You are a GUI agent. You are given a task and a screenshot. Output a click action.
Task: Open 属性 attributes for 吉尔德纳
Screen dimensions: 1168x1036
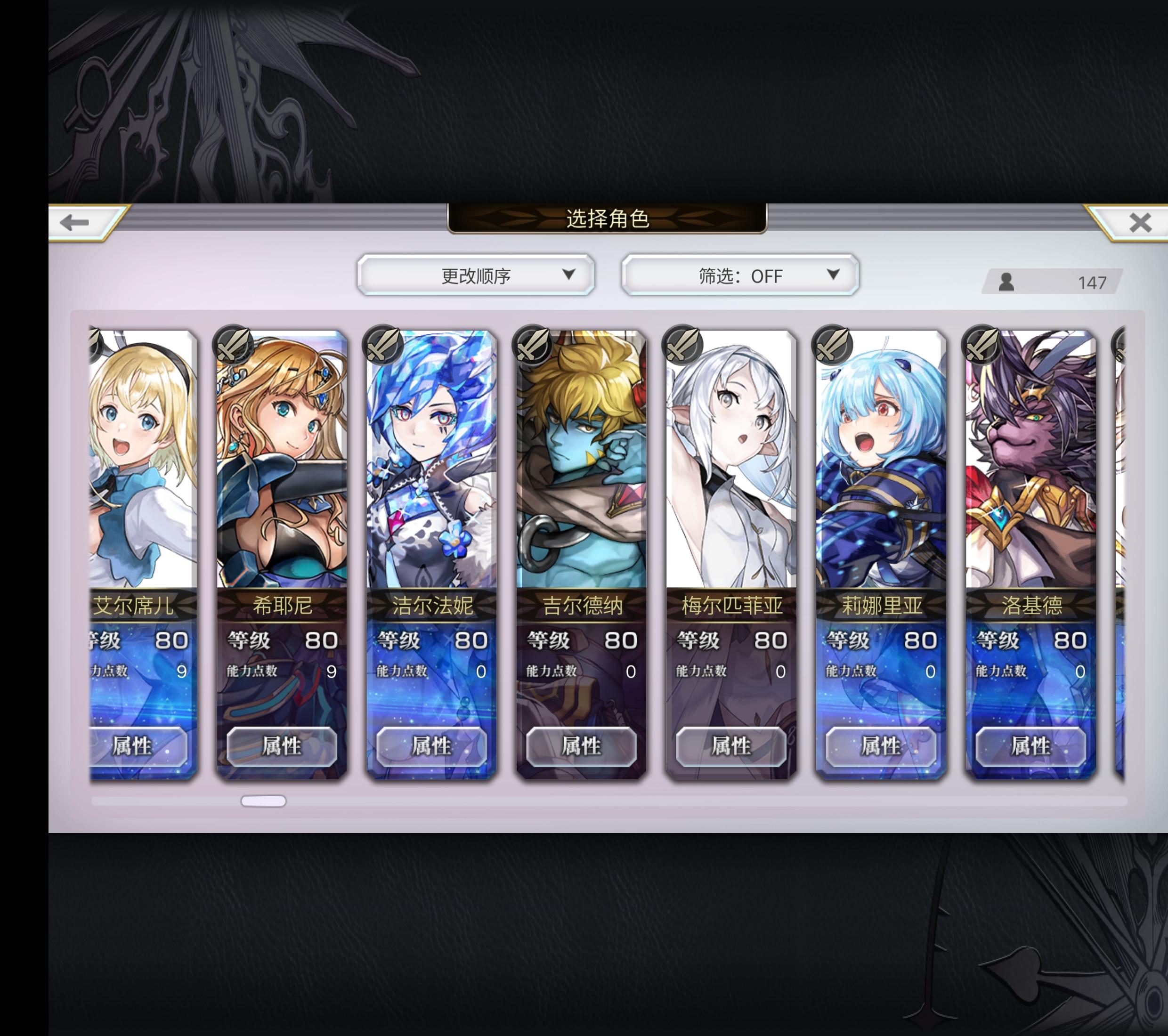pyautogui.click(x=583, y=747)
